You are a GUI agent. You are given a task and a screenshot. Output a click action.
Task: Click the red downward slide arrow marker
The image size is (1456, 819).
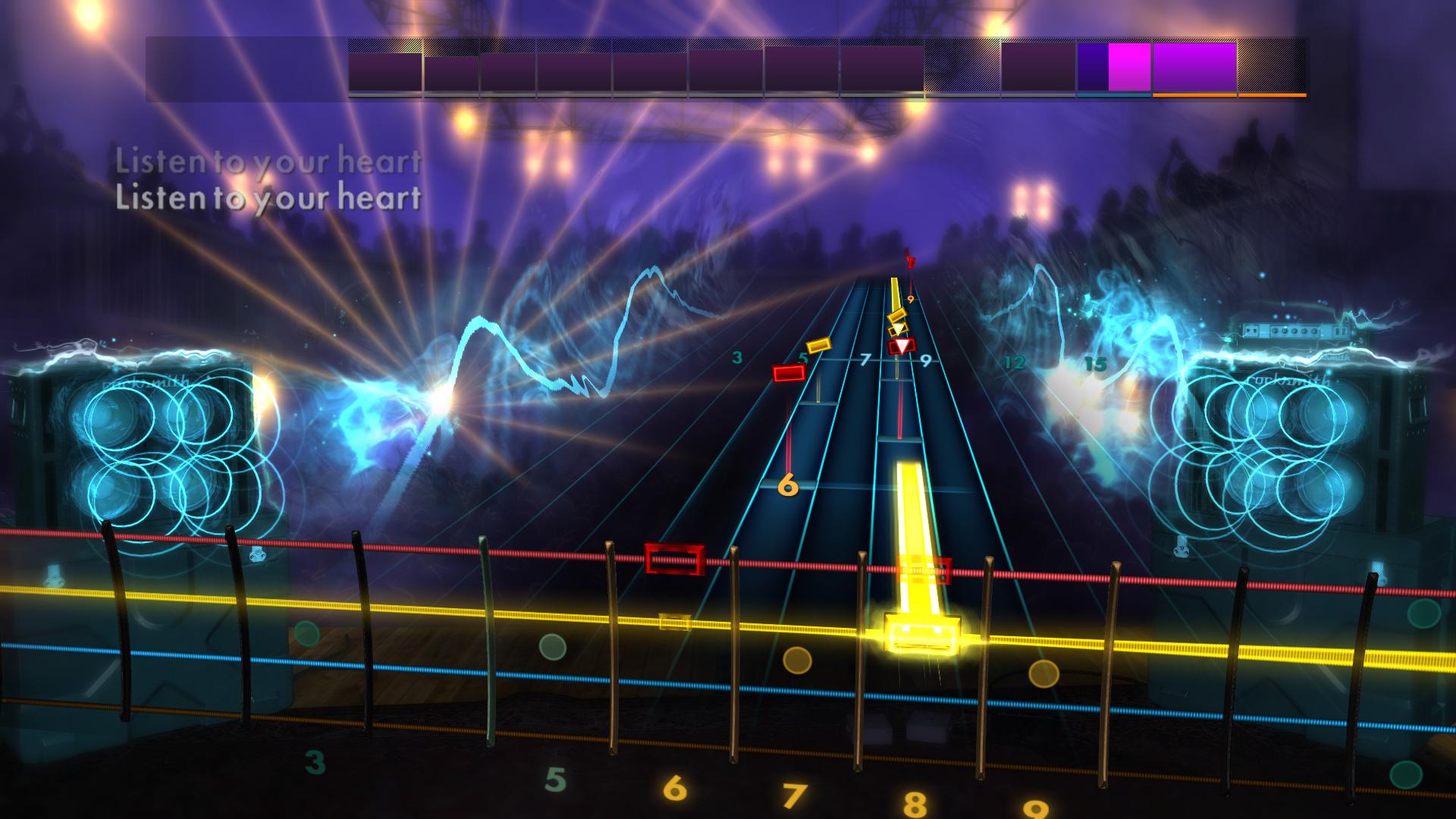(x=901, y=345)
